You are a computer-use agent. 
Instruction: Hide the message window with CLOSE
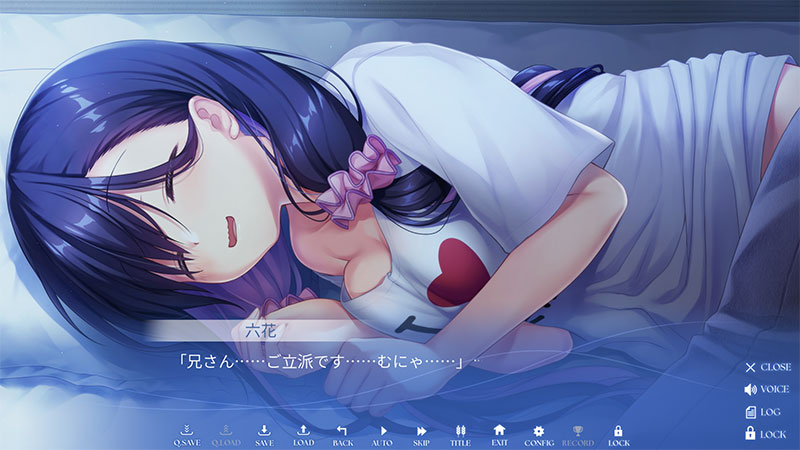(x=767, y=367)
